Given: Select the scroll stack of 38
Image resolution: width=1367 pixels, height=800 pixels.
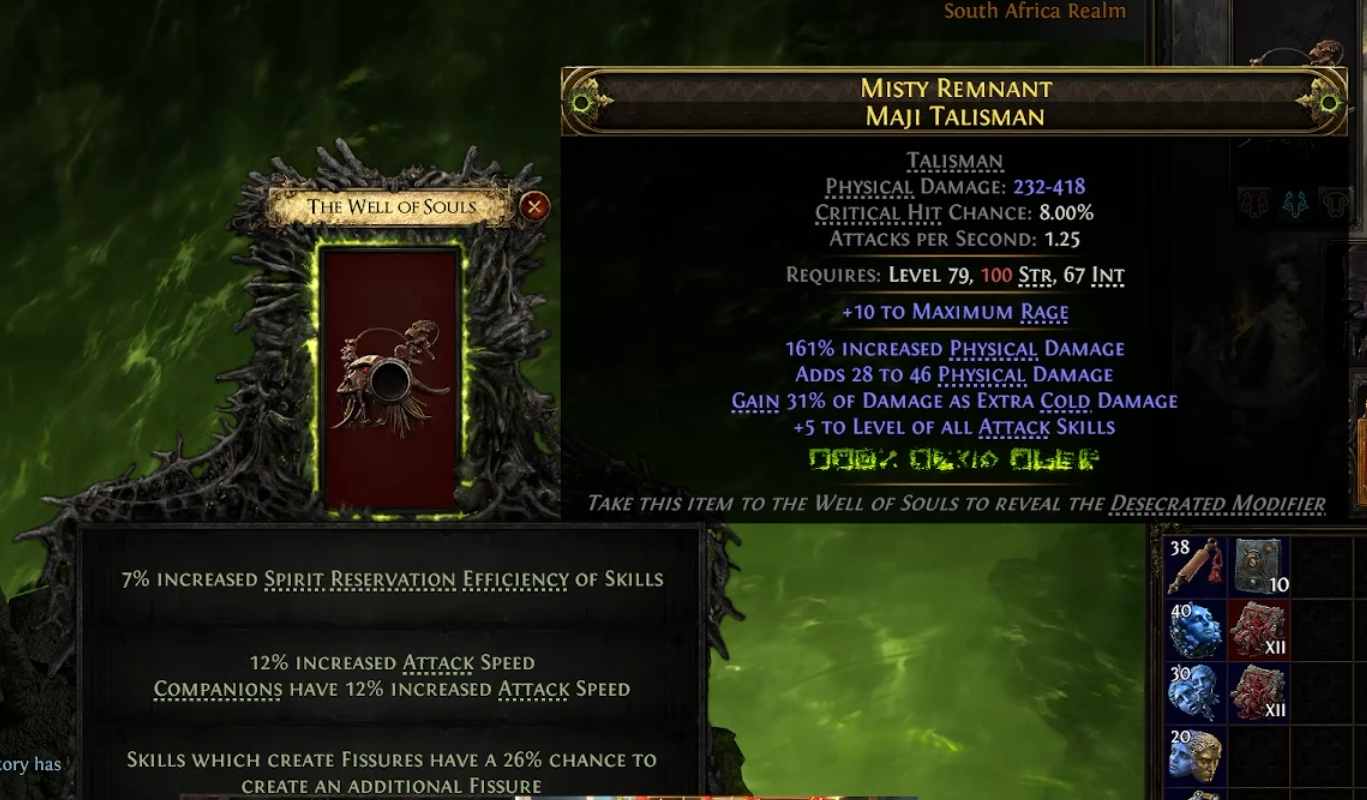Looking at the screenshot, I should (x=1196, y=568).
